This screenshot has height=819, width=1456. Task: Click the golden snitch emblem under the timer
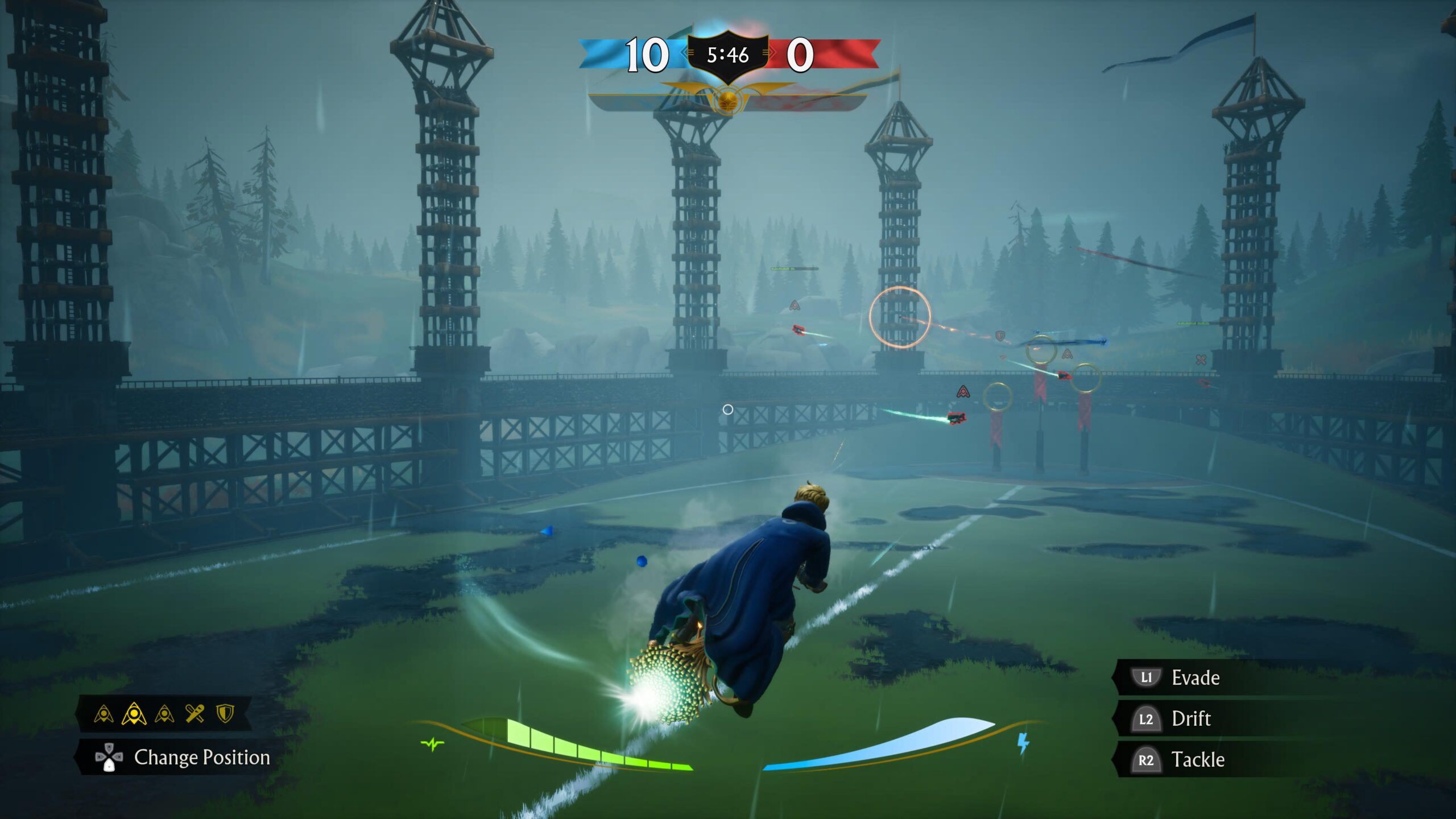tap(727, 101)
